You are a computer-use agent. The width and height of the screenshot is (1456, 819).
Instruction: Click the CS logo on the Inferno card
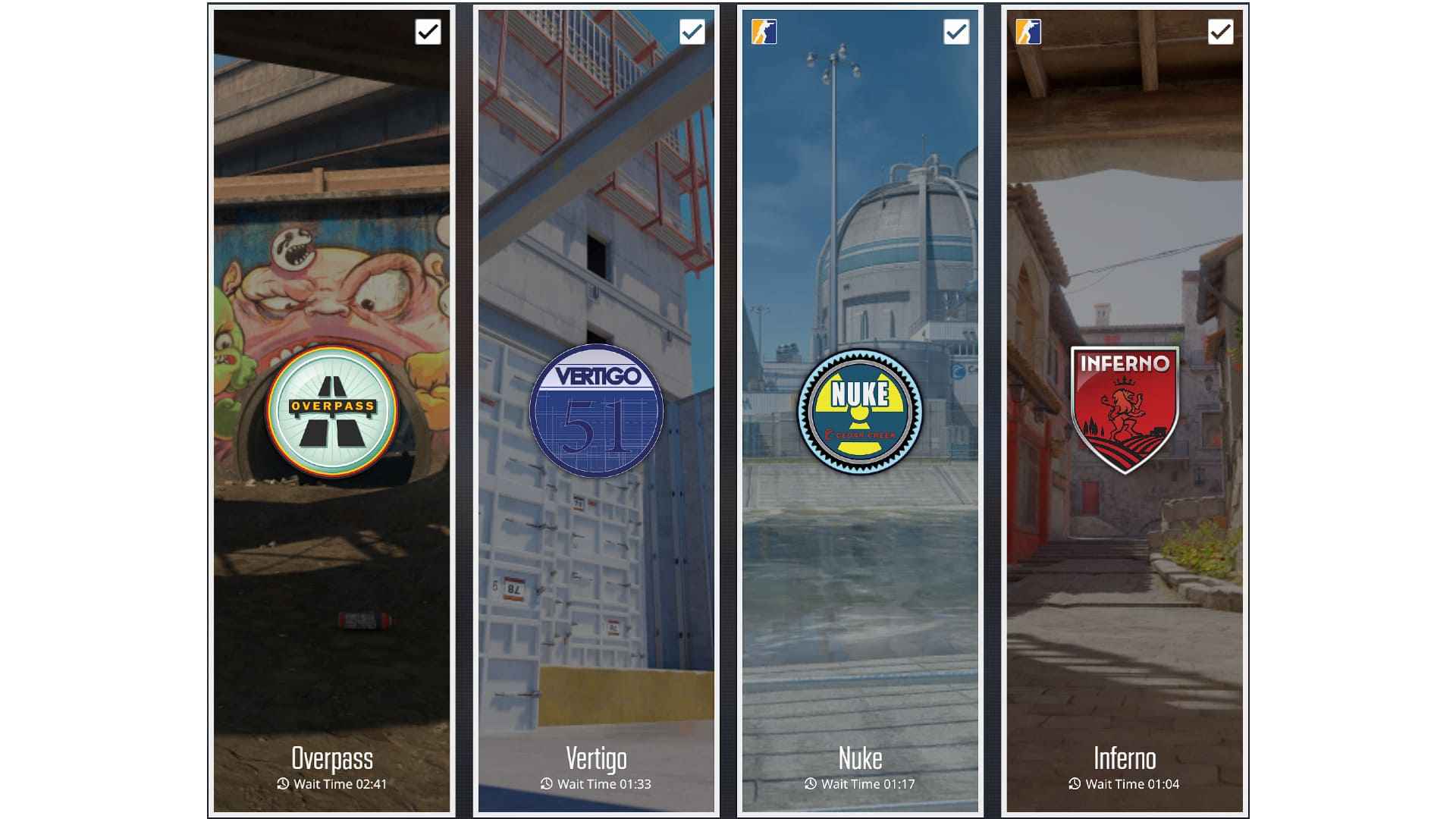(x=1028, y=32)
